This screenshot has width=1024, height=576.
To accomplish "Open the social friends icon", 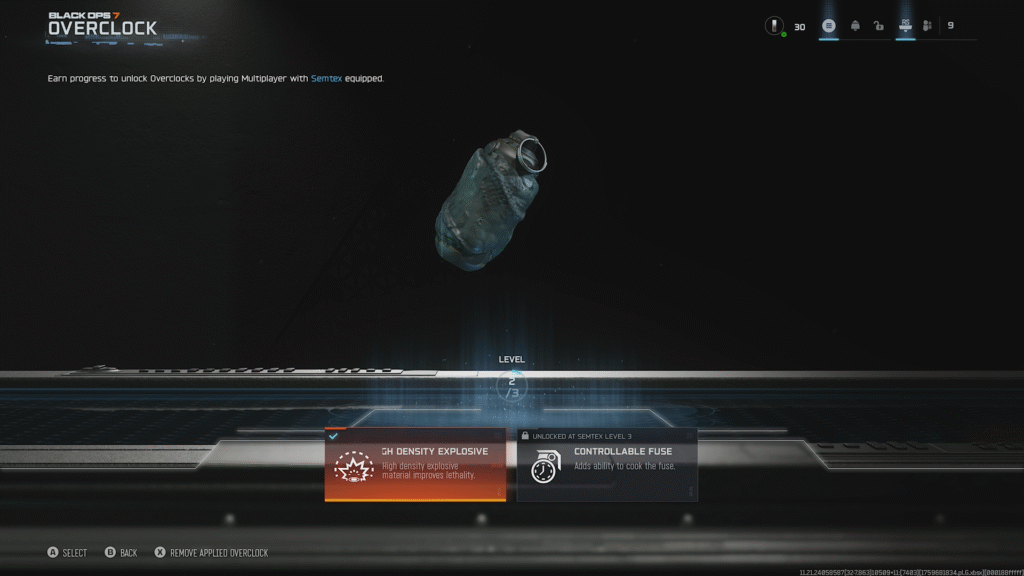I will pyautogui.click(x=928, y=26).
